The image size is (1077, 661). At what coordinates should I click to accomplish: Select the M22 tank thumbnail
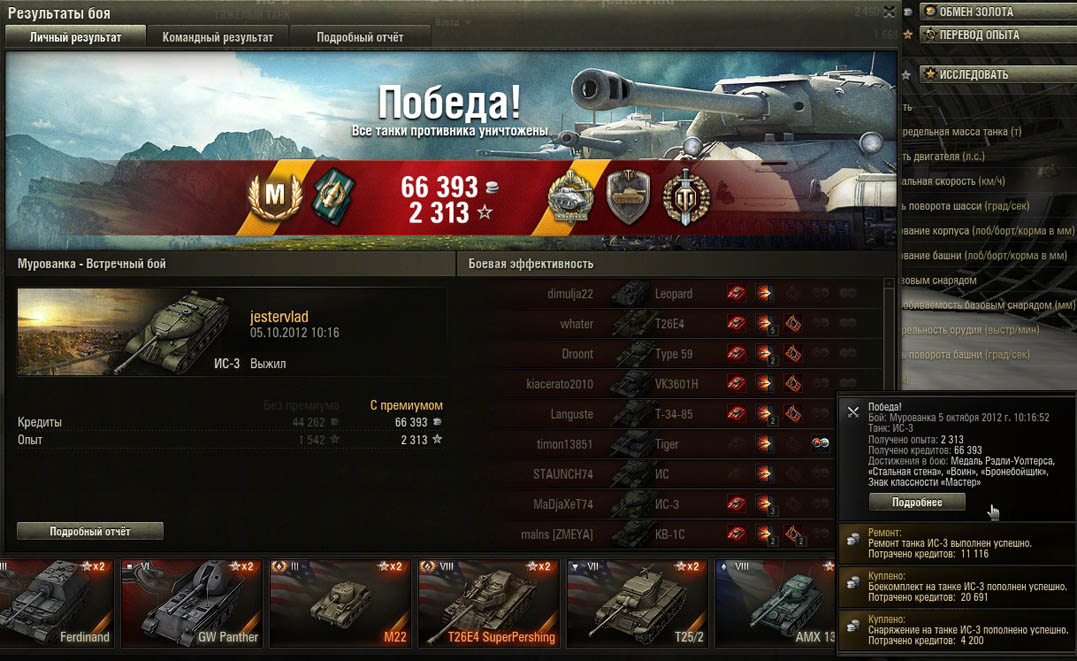pyautogui.click(x=340, y=603)
